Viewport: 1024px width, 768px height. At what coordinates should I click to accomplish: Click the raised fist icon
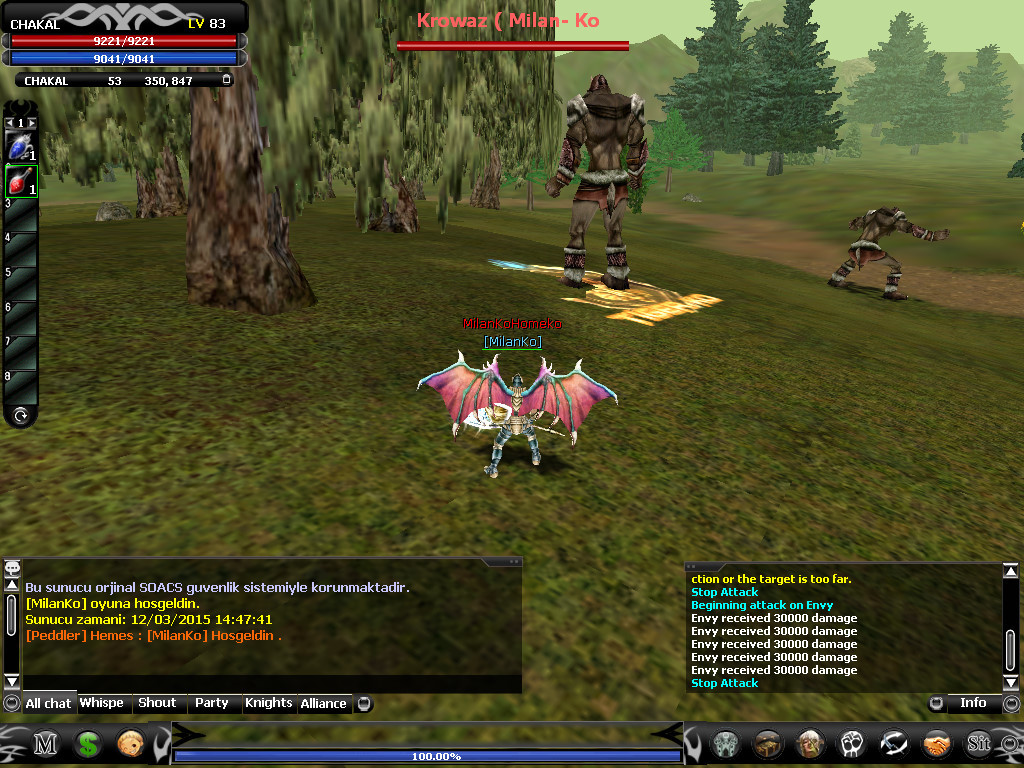(852, 744)
